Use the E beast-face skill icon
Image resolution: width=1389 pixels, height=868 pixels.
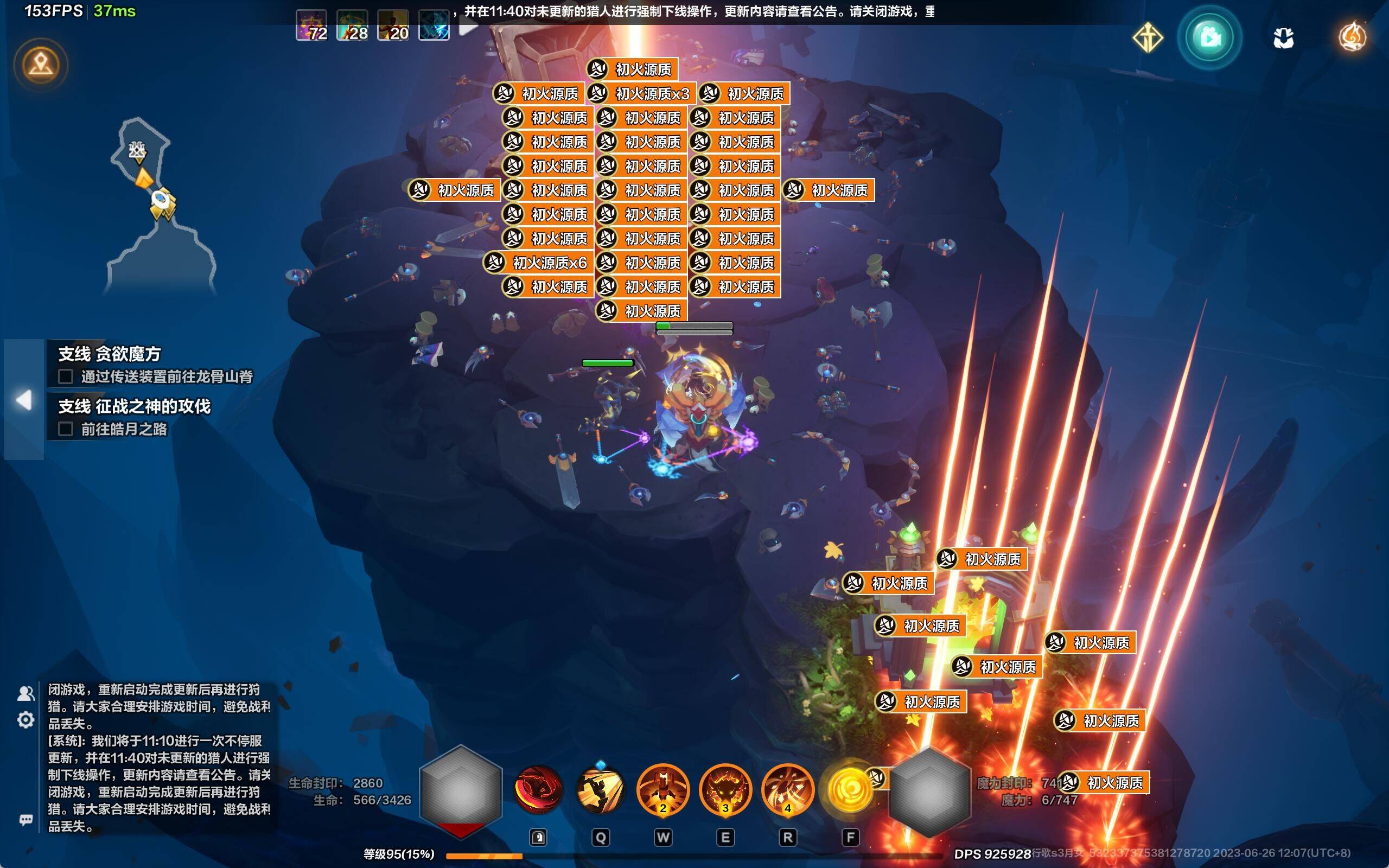coord(725,790)
